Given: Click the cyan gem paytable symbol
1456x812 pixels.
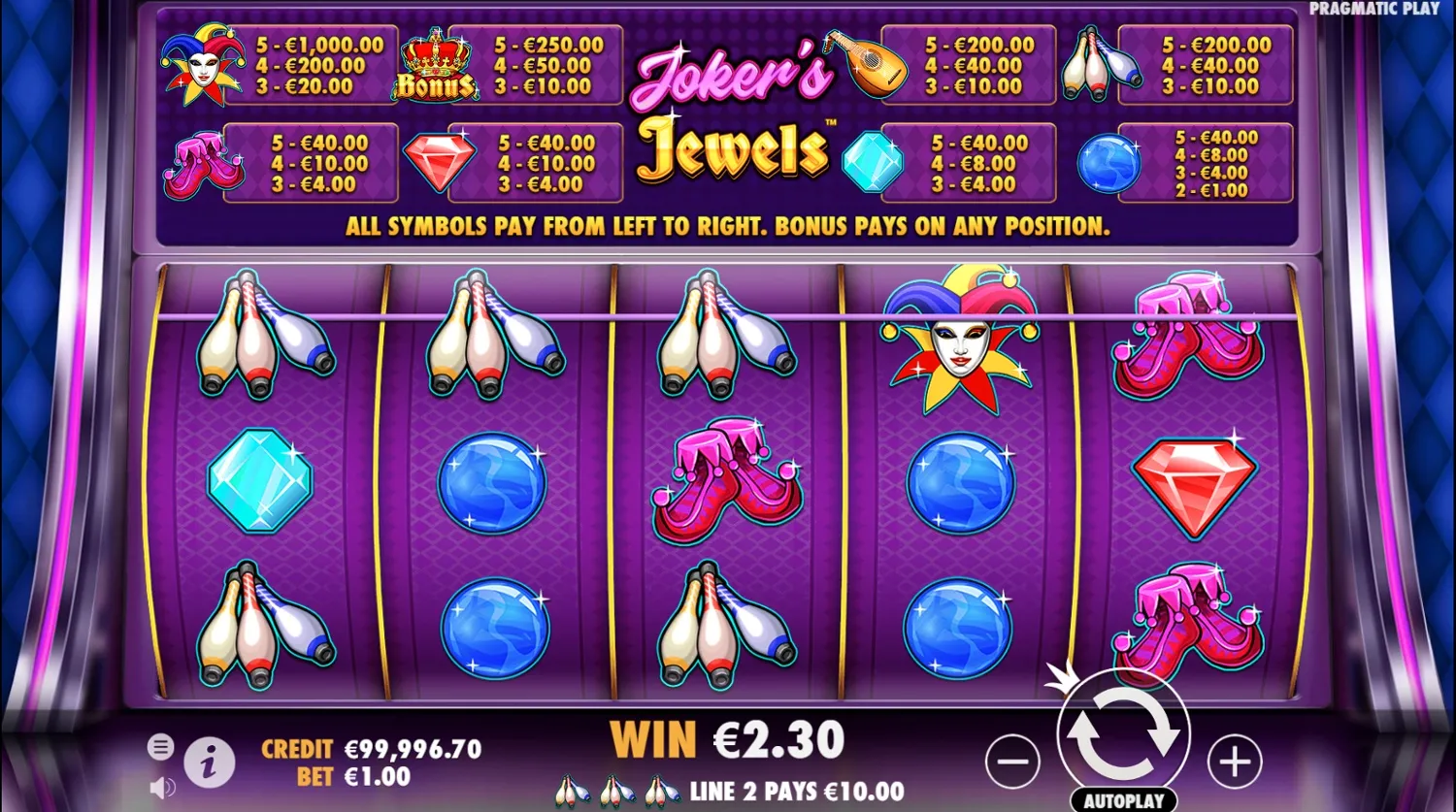Looking at the screenshot, I should click(x=873, y=163).
